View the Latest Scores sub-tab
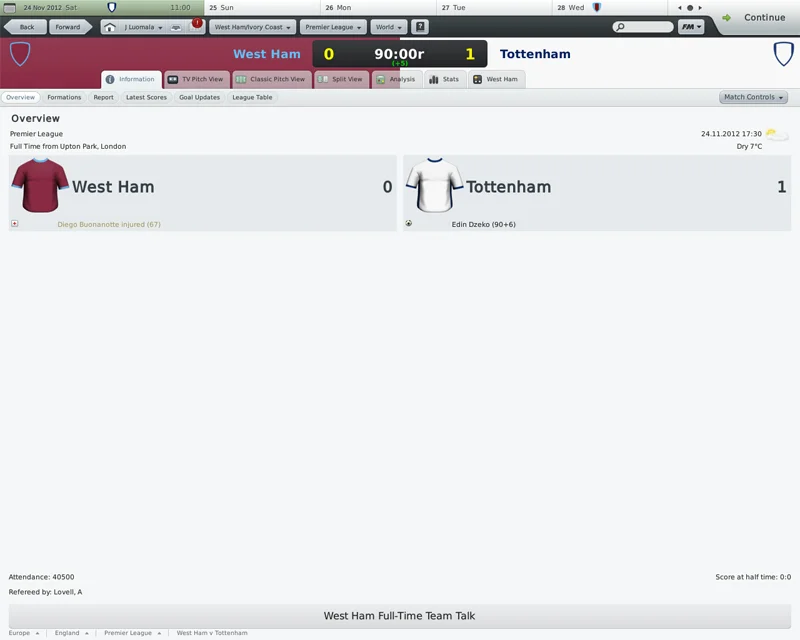Image resolution: width=800 pixels, height=640 pixels. click(x=146, y=98)
